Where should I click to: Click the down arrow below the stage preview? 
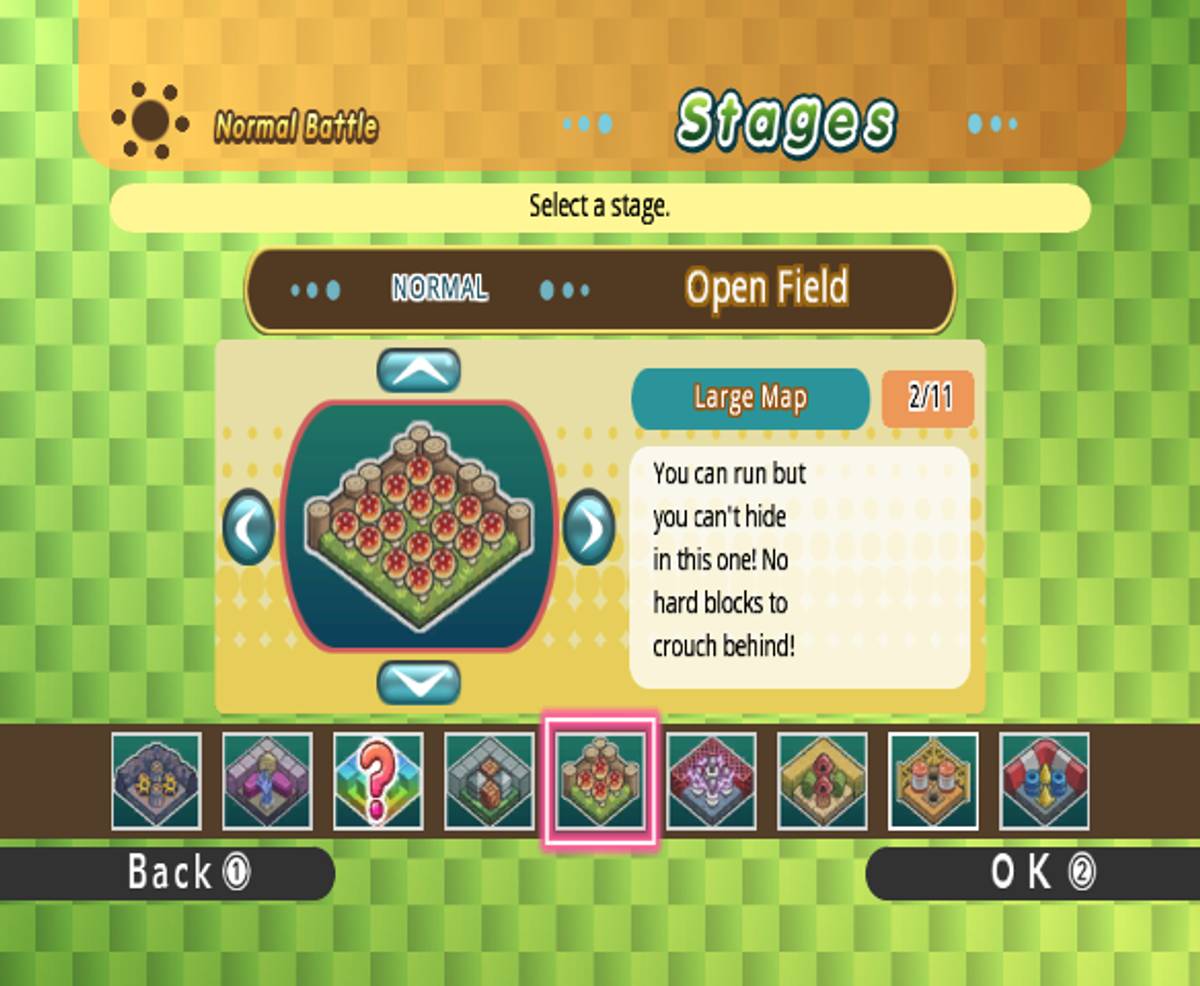tap(418, 682)
